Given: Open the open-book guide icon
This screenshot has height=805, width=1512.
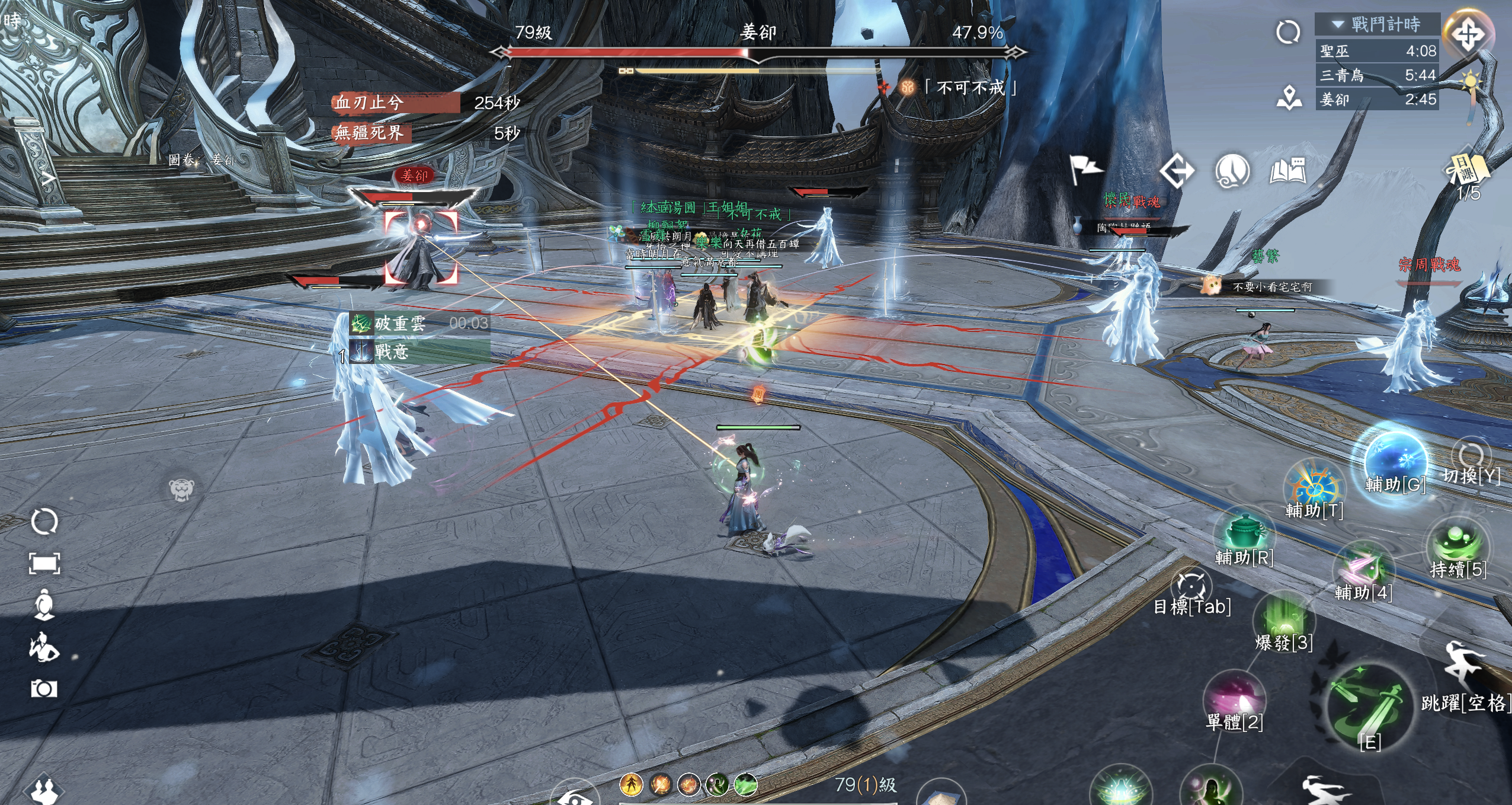Looking at the screenshot, I should pyautogui.click(x=1288, y=171).
